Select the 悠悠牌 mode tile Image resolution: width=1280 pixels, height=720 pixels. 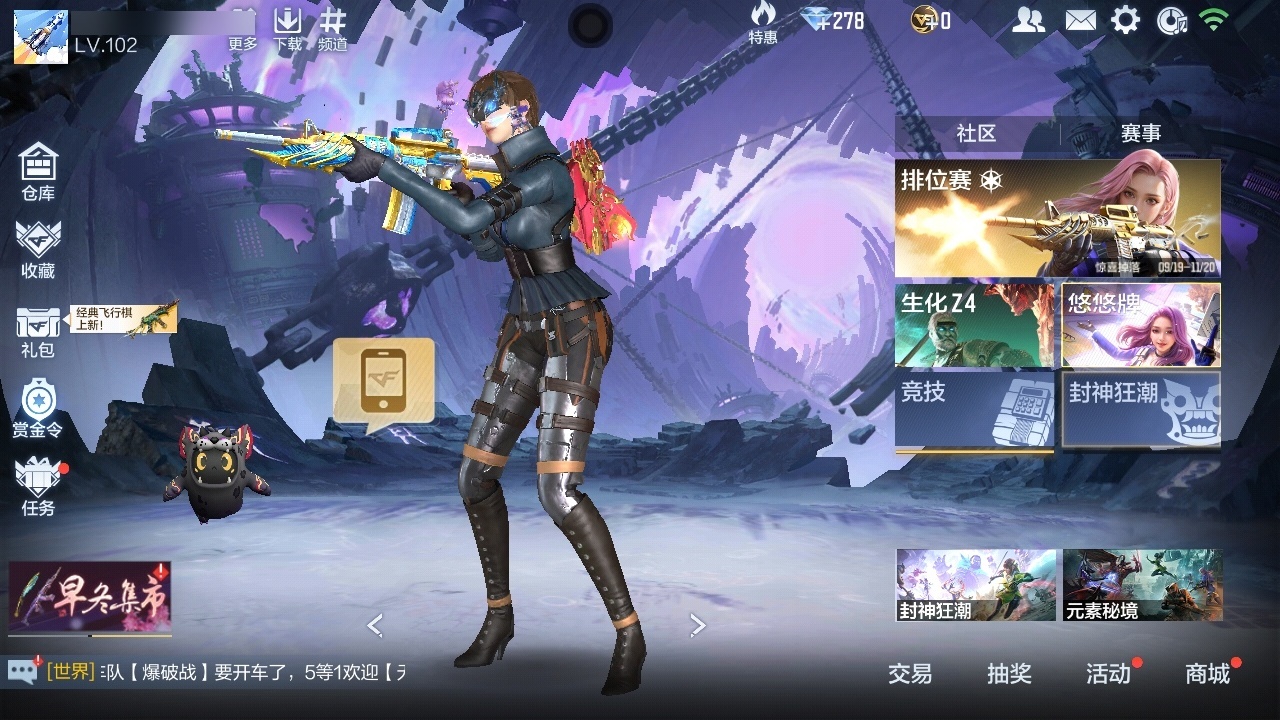coord(1141,325)
